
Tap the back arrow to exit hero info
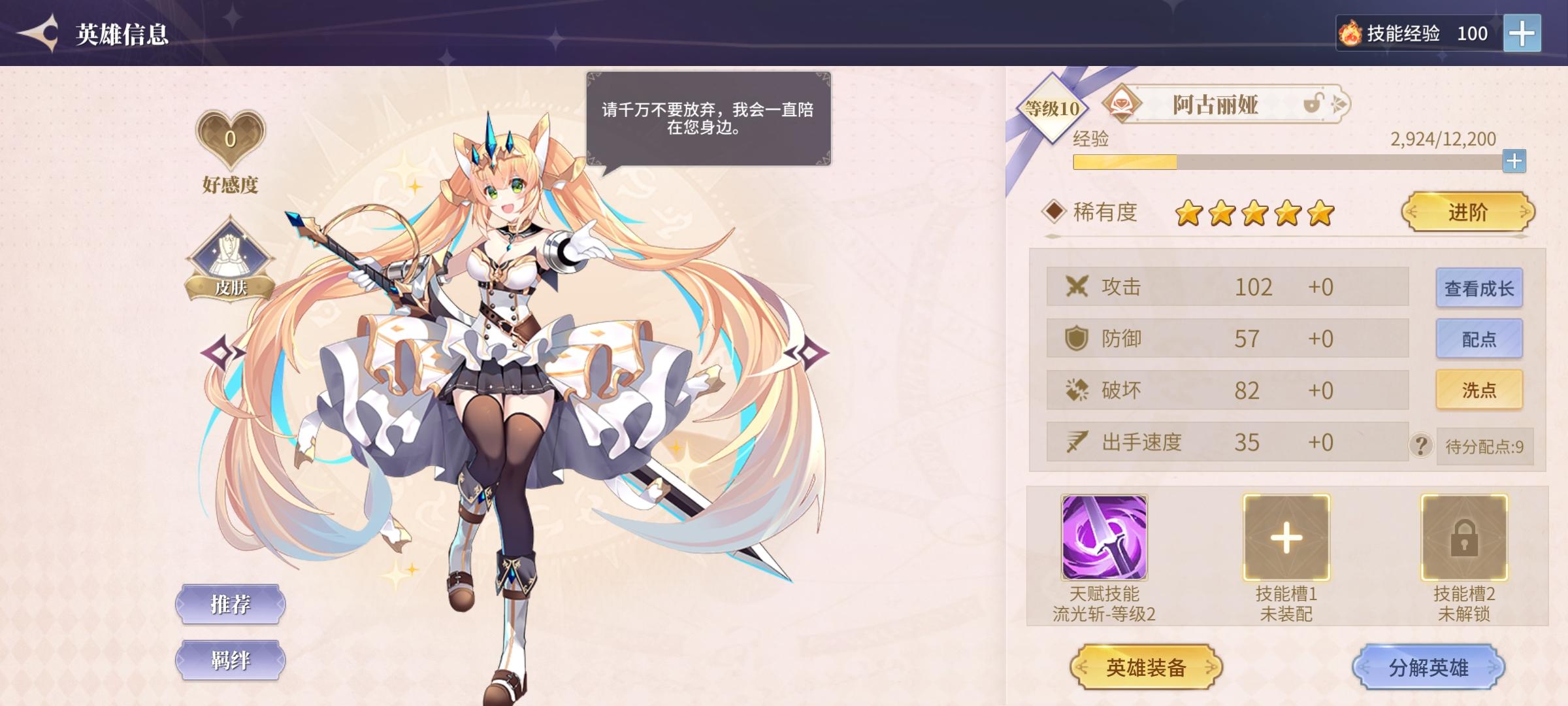(41, 31)
